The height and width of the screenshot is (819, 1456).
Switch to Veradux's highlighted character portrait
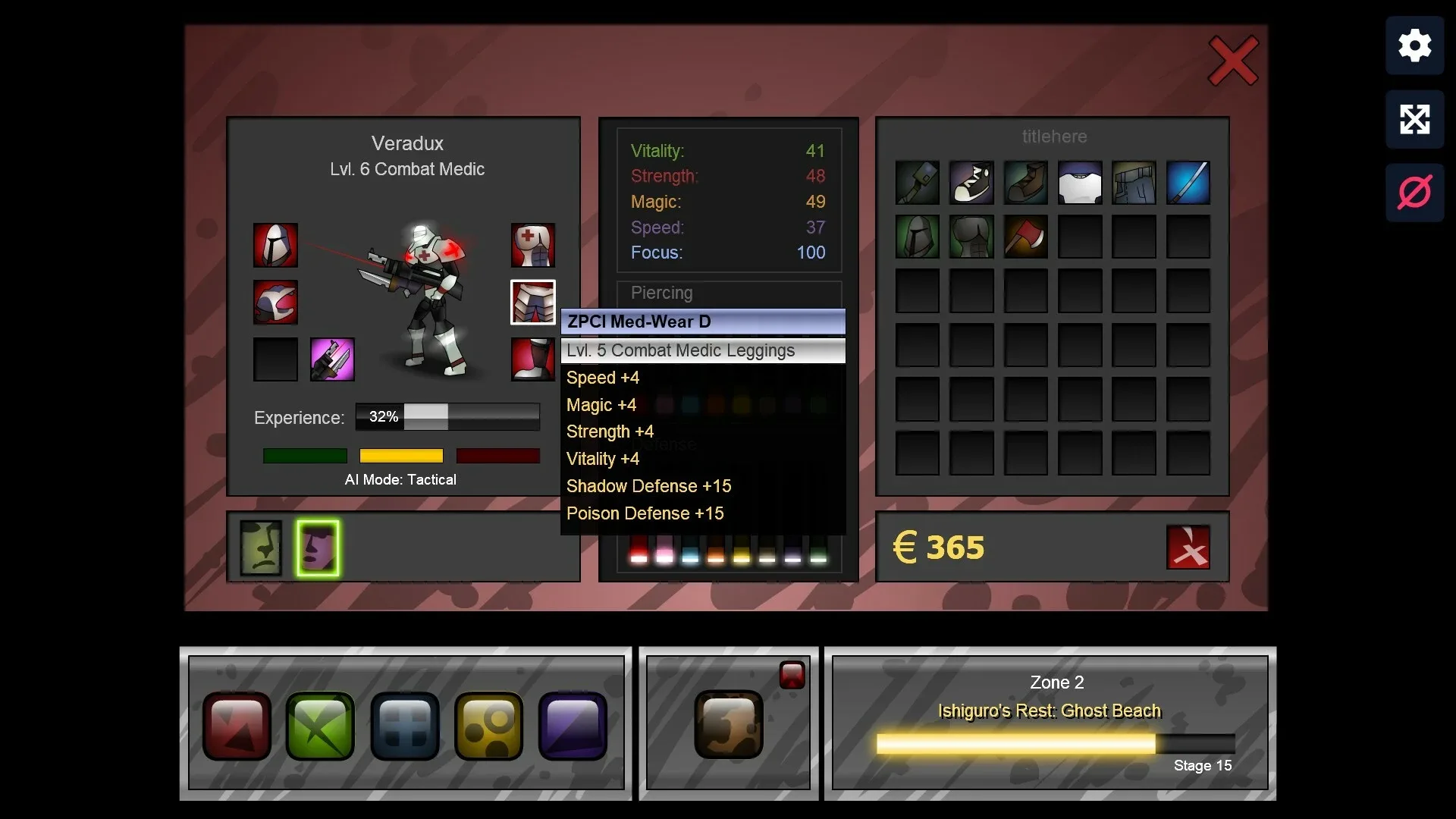pos(317,548)
